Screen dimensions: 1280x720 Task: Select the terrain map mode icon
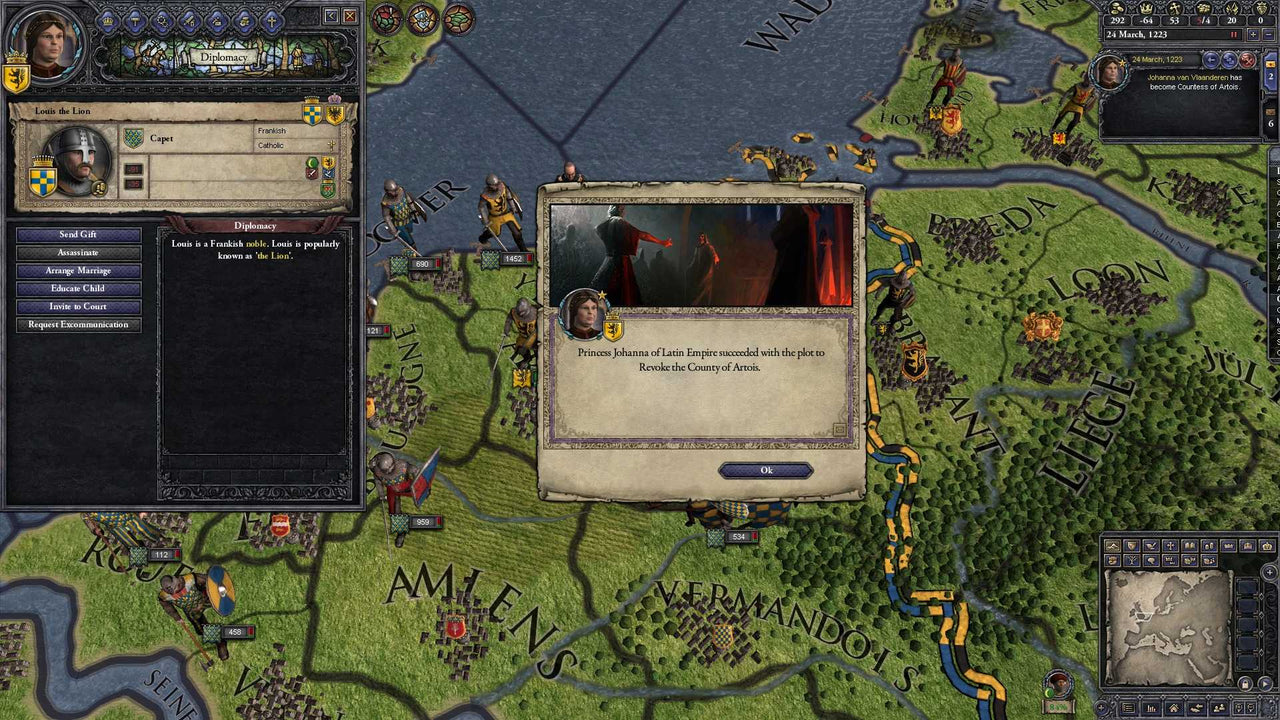pos(1113,545)
